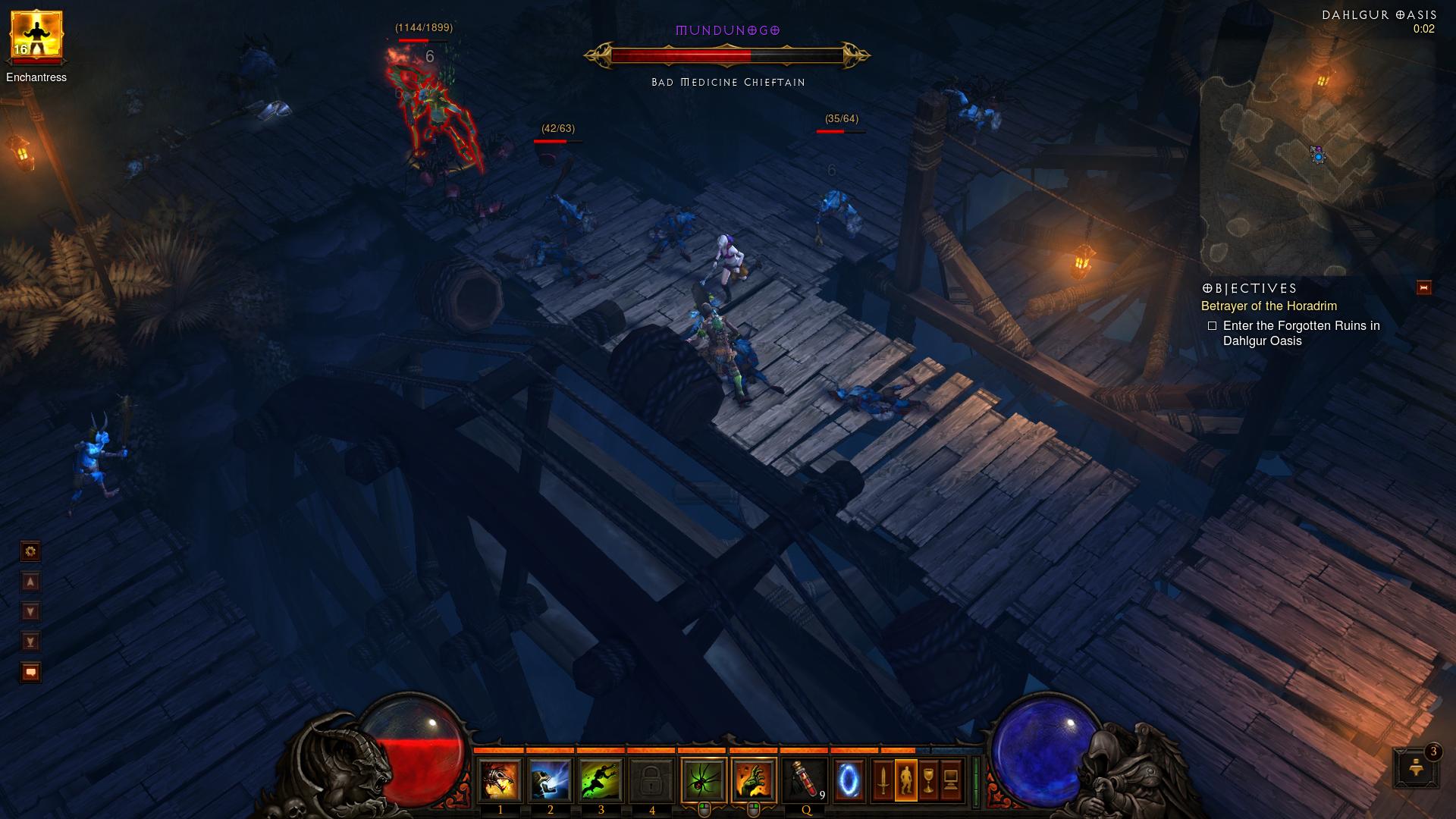The width and height of the screenshot is (1456, 819).
Task: Click the Enchantress follower portrait
Action: (36, 36)
